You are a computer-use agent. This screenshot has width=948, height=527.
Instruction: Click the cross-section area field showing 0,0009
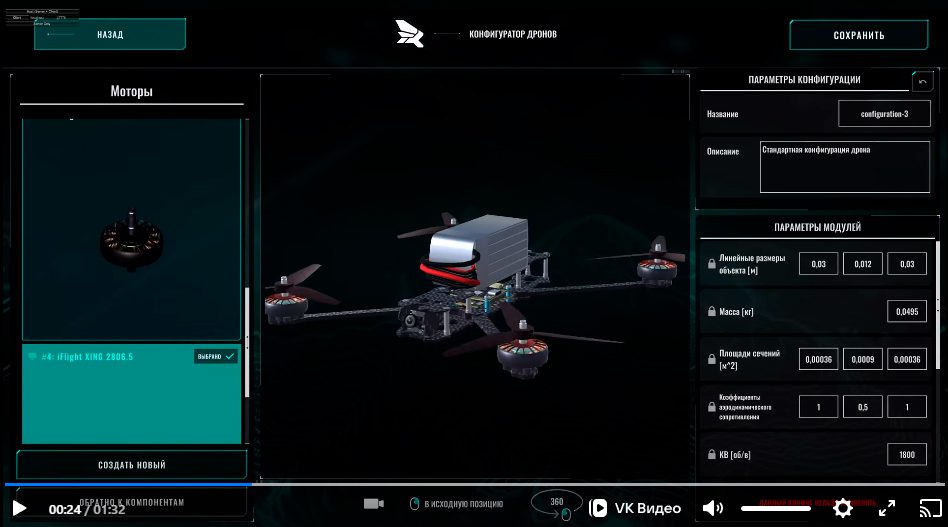[863, 360]
